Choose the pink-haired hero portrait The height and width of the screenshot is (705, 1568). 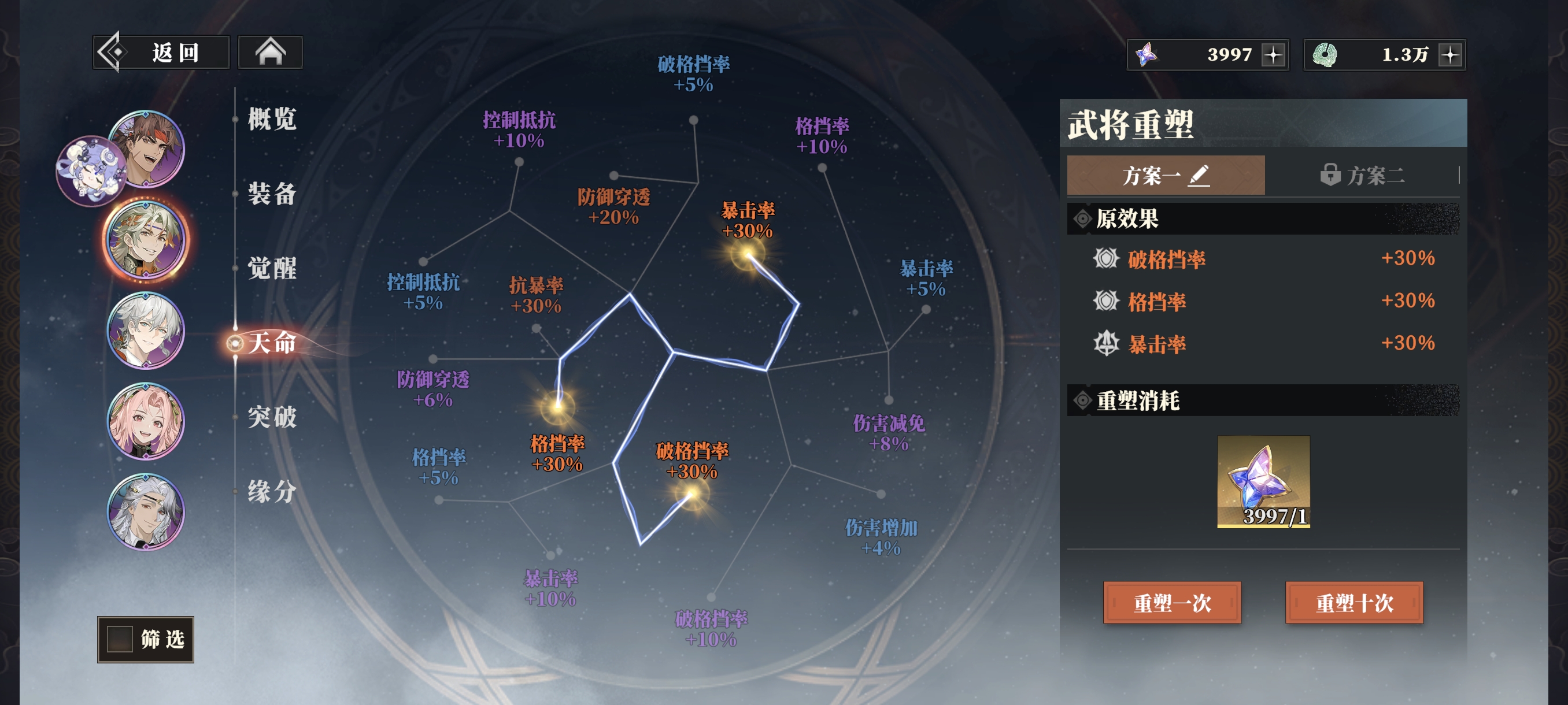(146, 421)
